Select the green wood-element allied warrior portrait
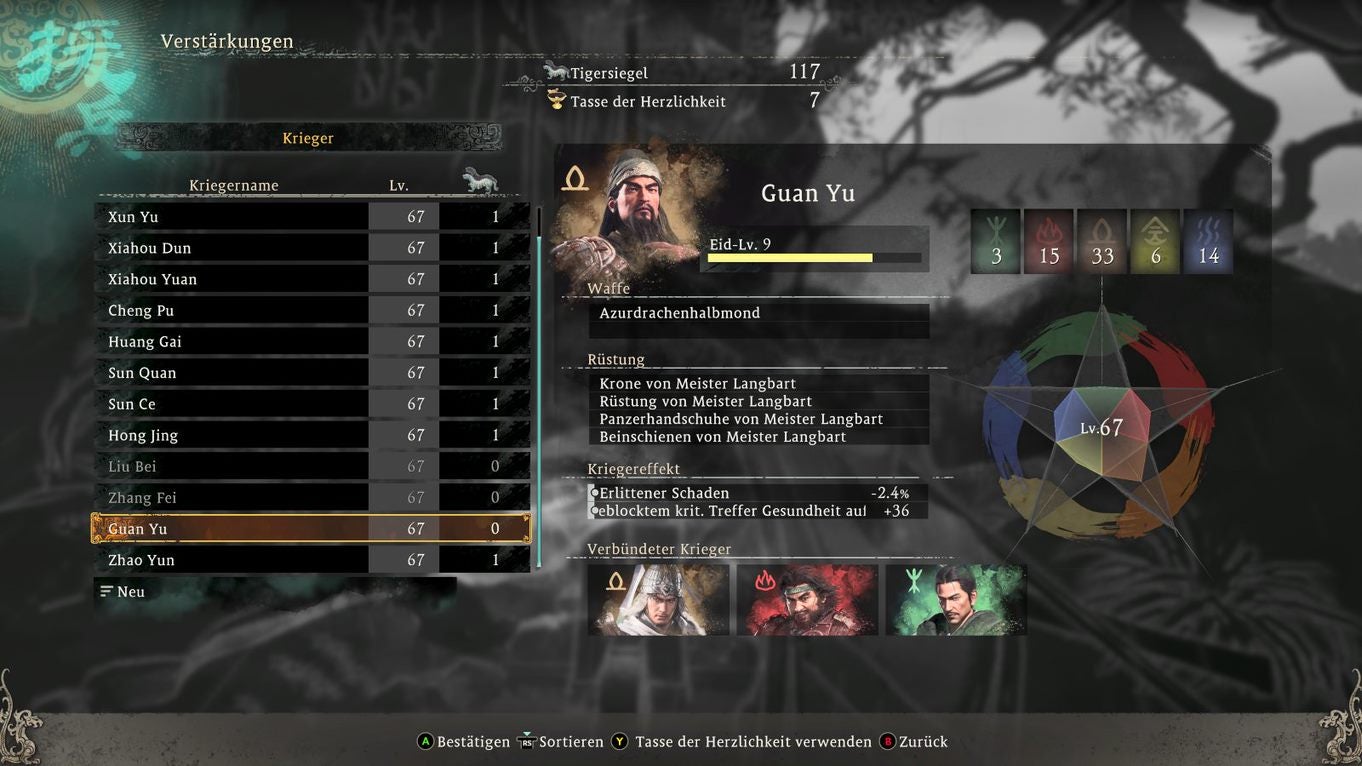The width and height of the screenshot is (1362, 766). coord(956,600)
